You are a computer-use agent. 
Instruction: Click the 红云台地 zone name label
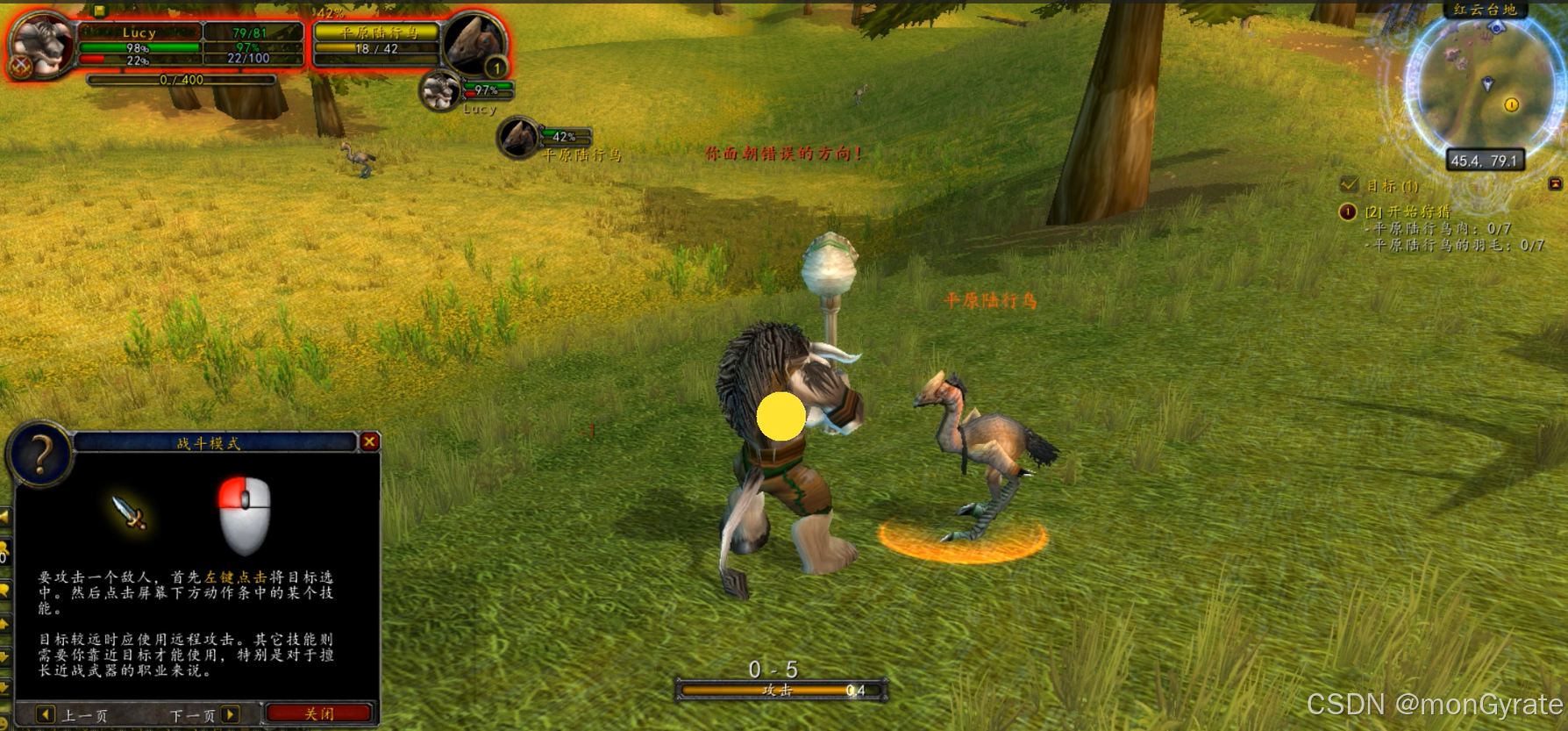tap(1485, 10)
